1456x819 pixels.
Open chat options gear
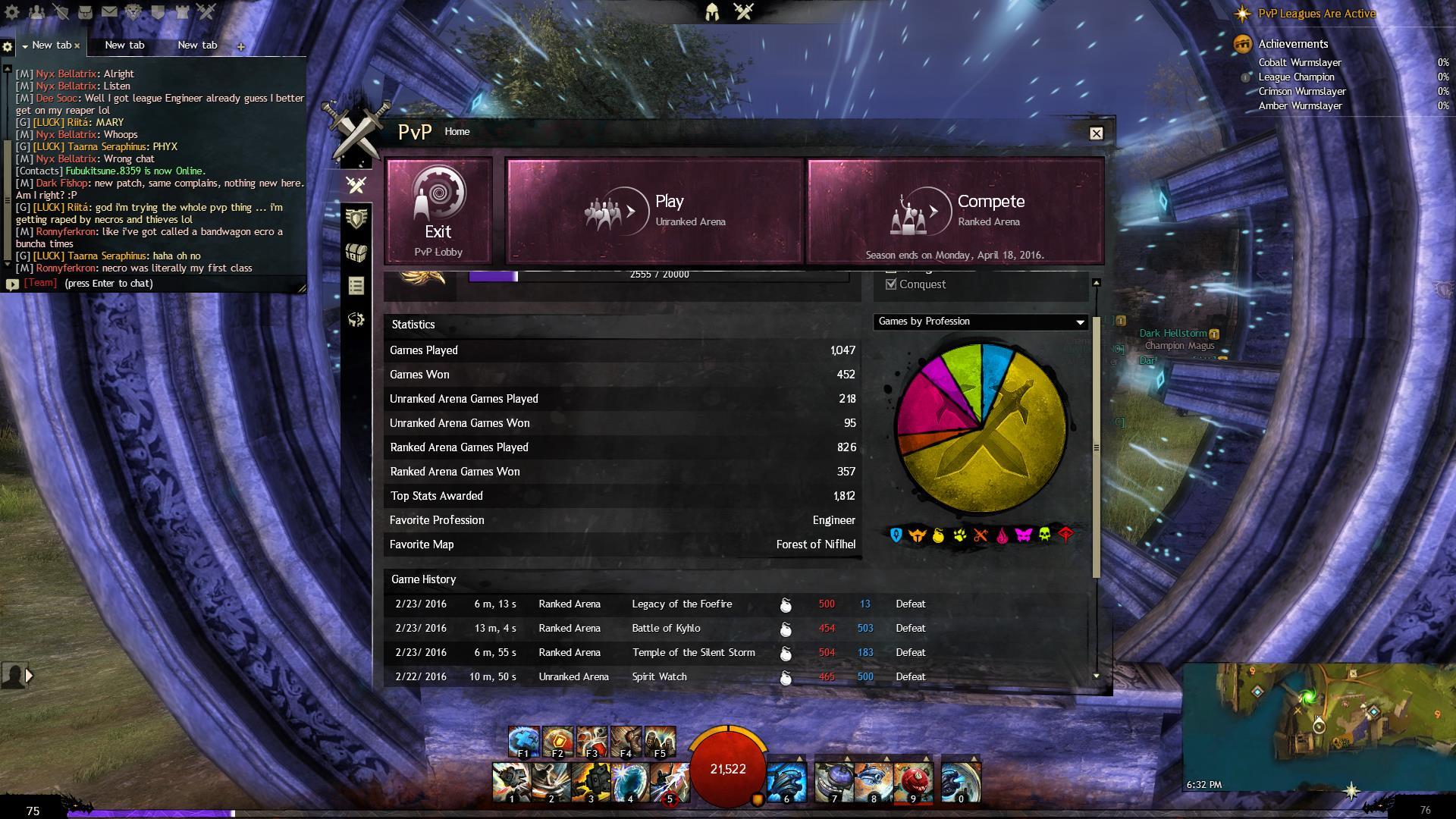pos(8,46)
